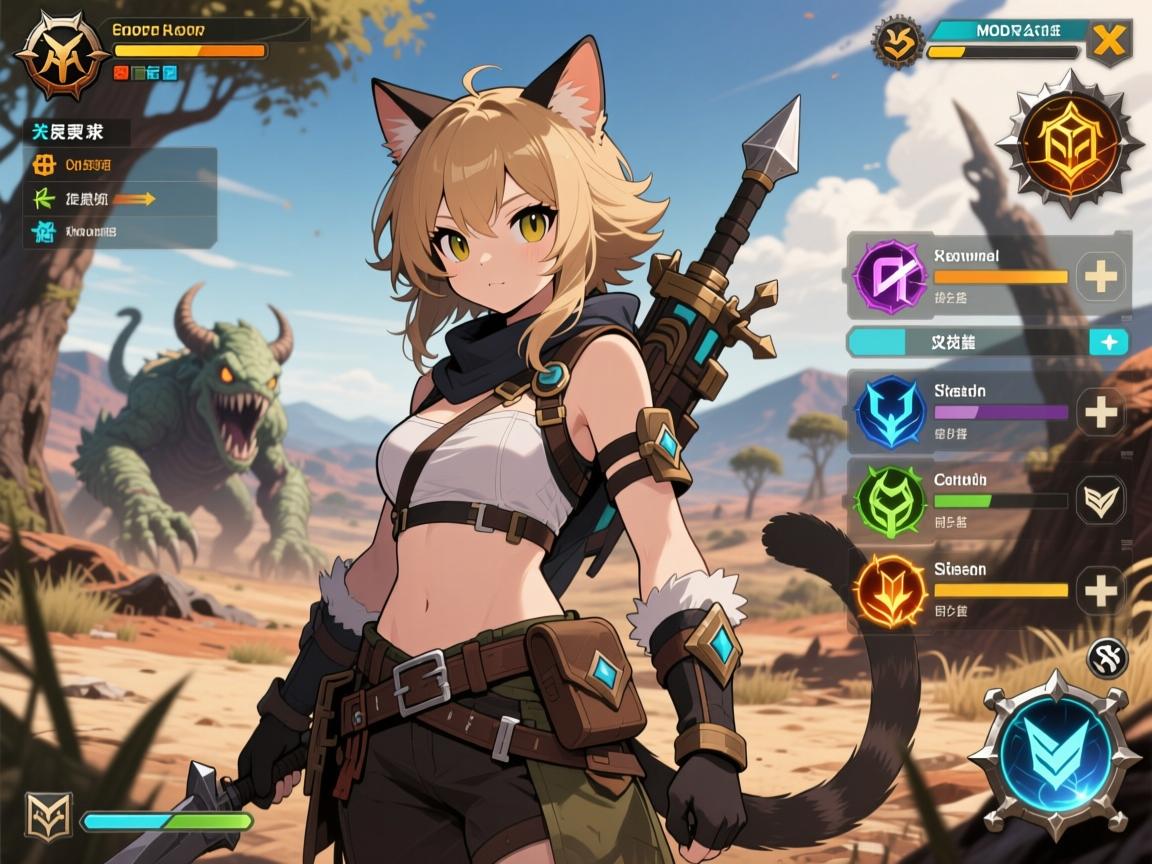The image size is (1152, 864).
Task: Expand the green skill chevron button
Action: pos(1100,500)
